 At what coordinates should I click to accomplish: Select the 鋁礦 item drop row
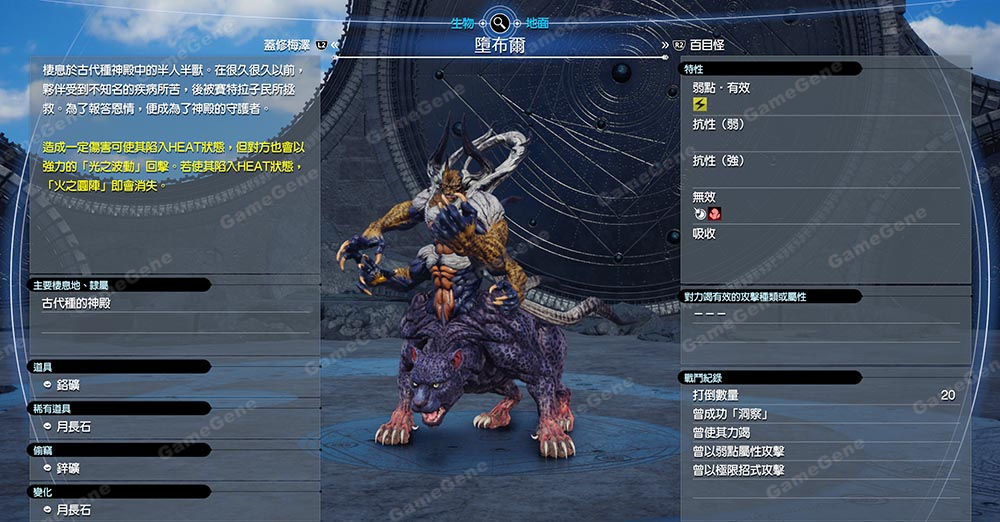point(70,385)
